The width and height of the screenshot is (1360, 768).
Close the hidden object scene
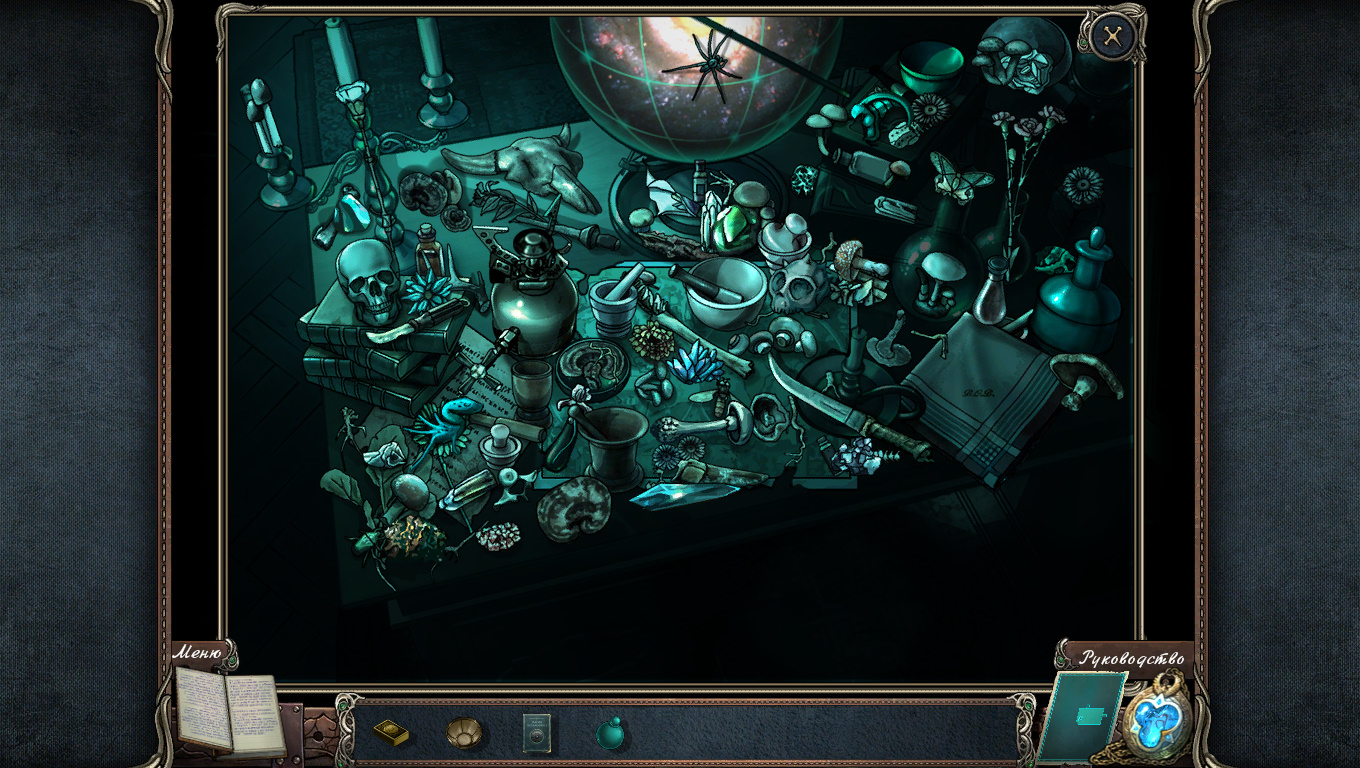(x=1112, y=38)
